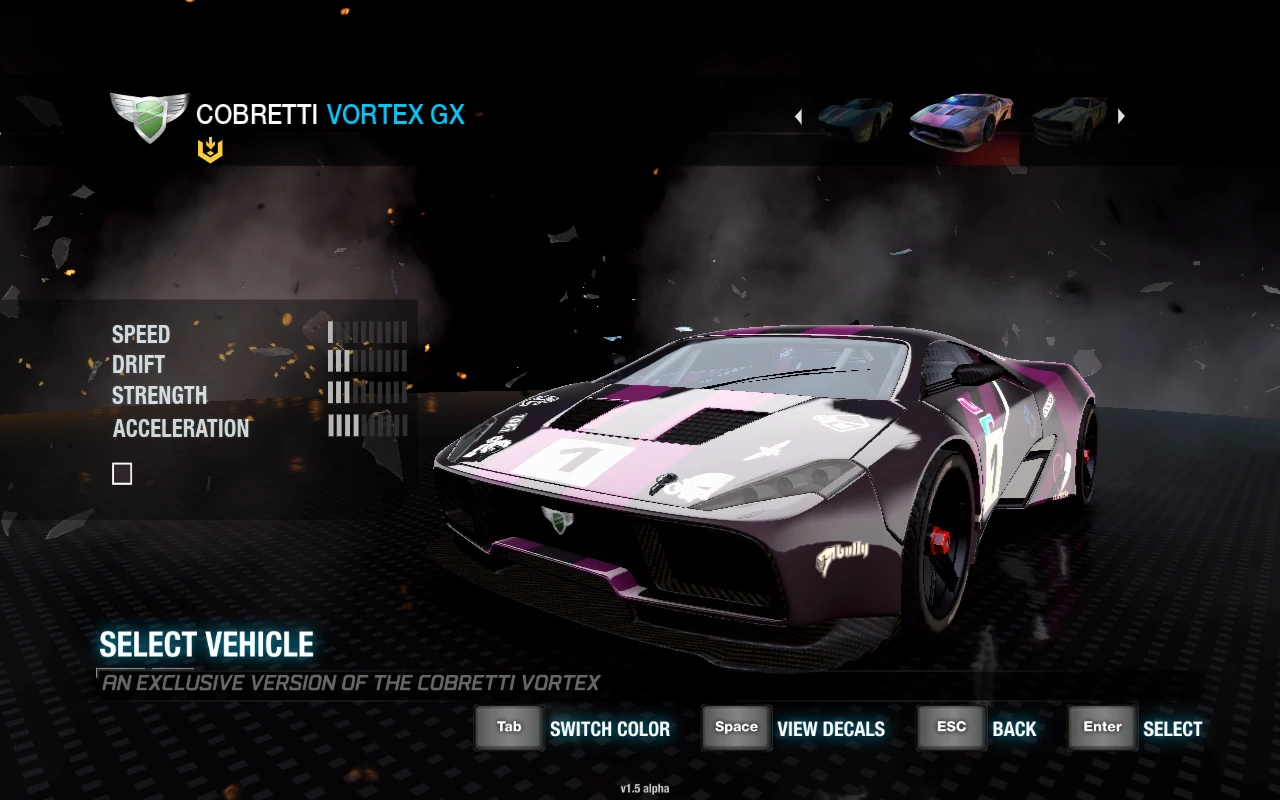Open View Decals

tap(830, 729)
